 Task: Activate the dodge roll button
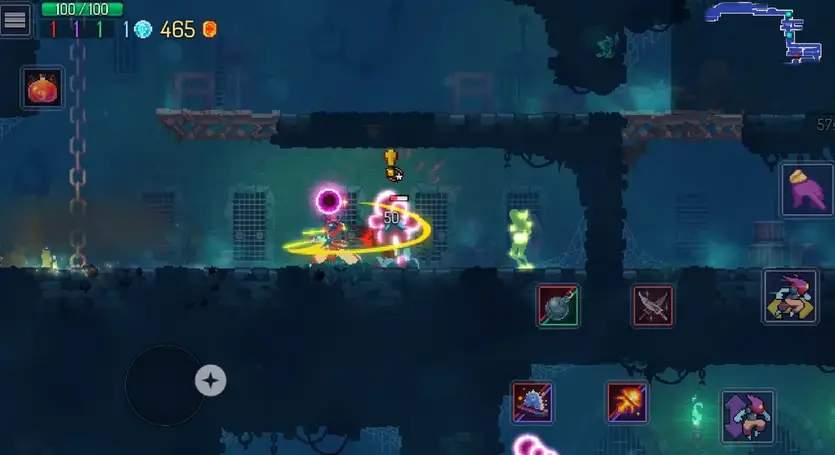click(x=790, y=296)
